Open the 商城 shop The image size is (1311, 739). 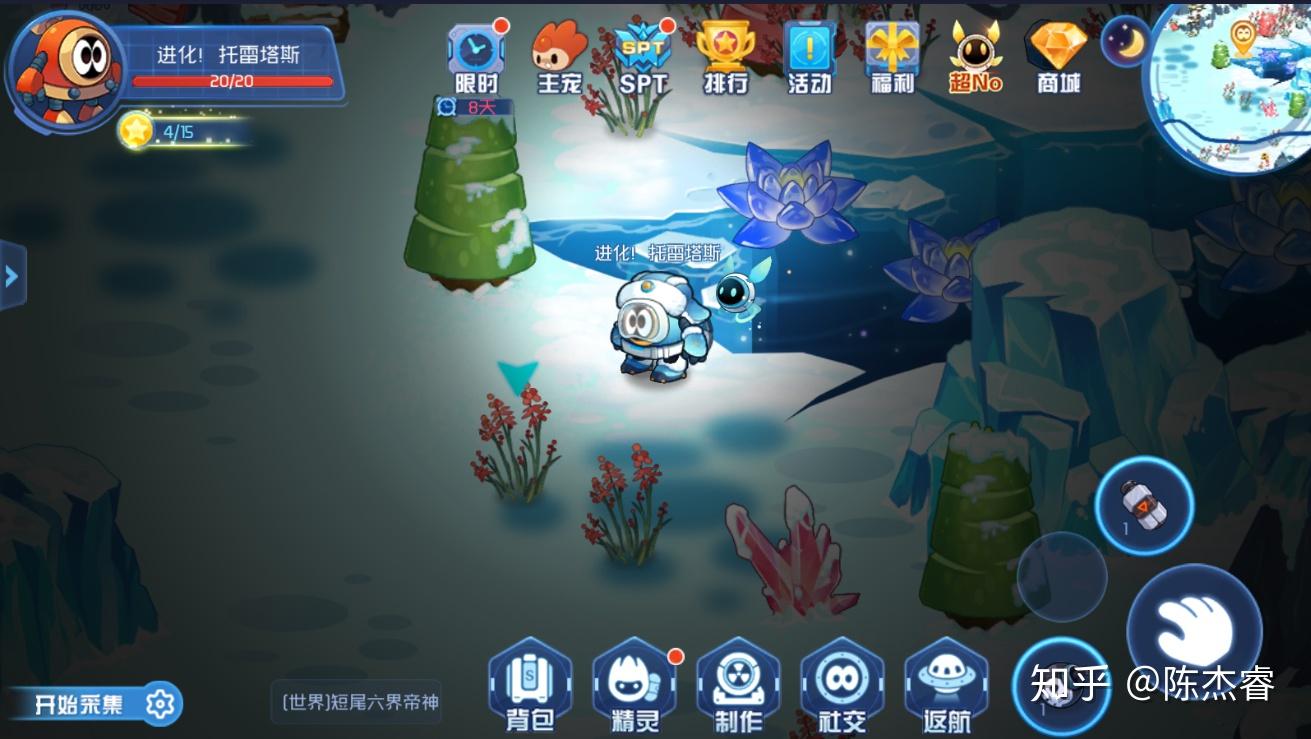(x=1058, y=56)
